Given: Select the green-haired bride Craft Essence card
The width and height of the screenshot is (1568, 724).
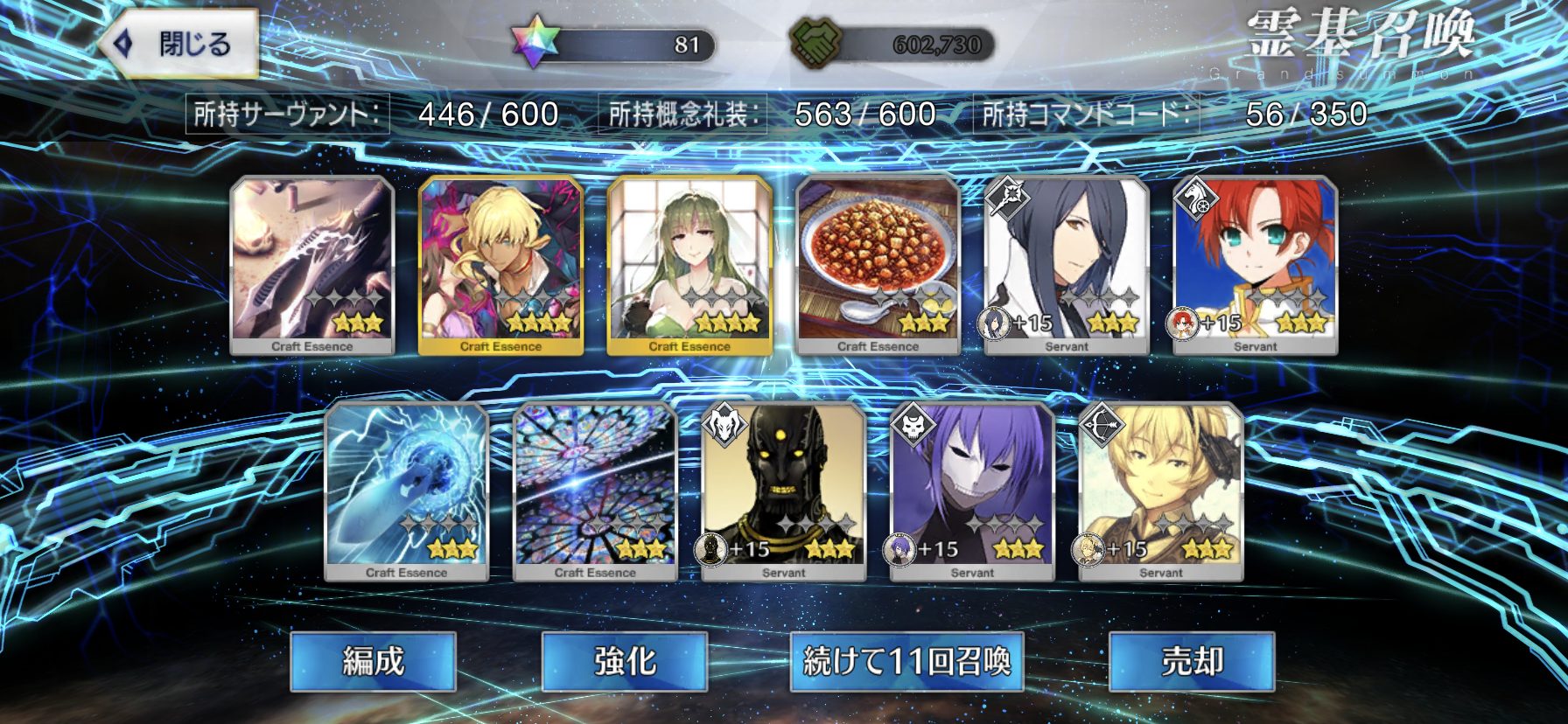Looking at the screenshot, I should (689, 265).
